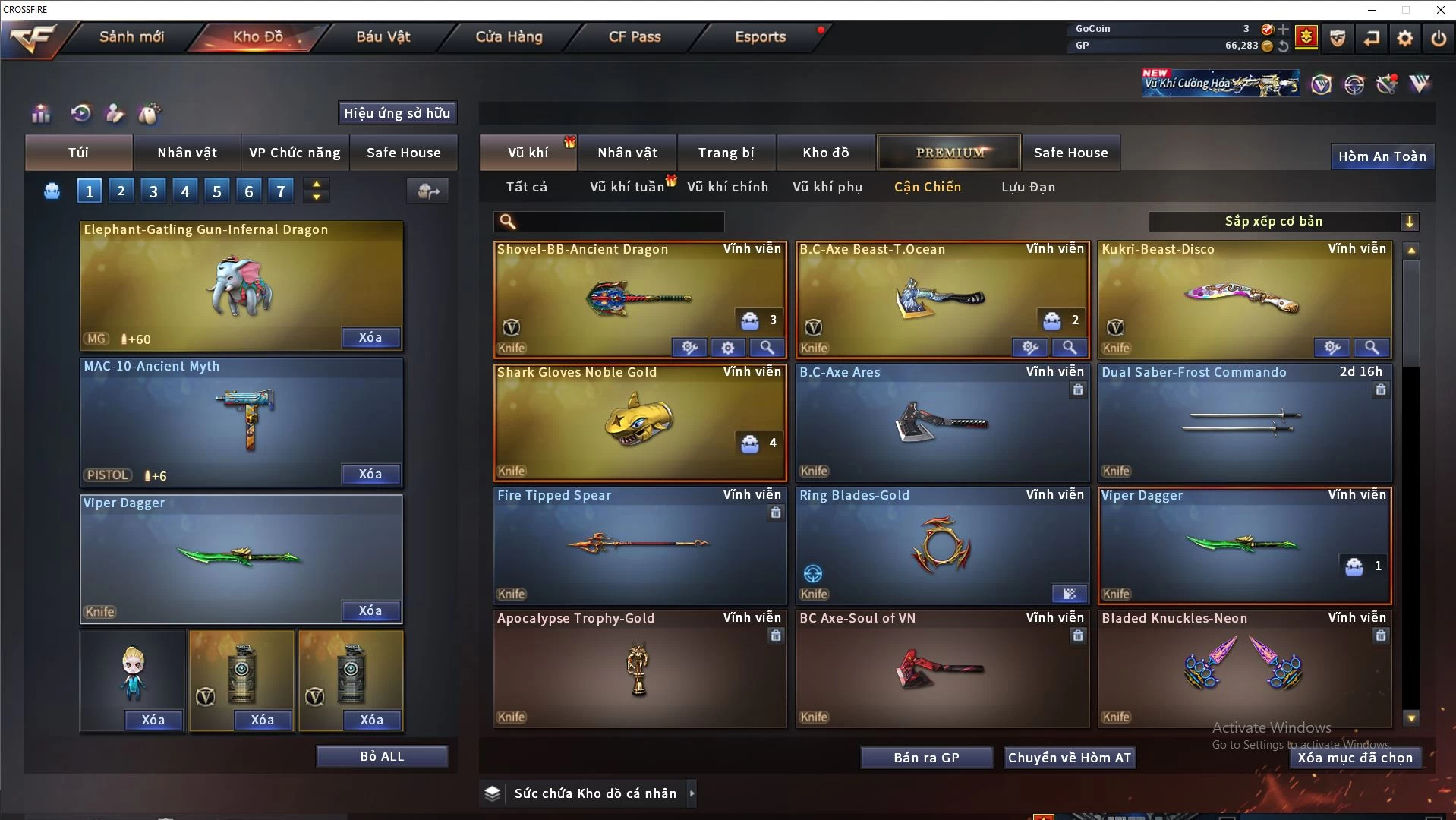Pick the Bladed Knuckles-Neon item
The image size is (1456, 820).
click(1243, 668)
